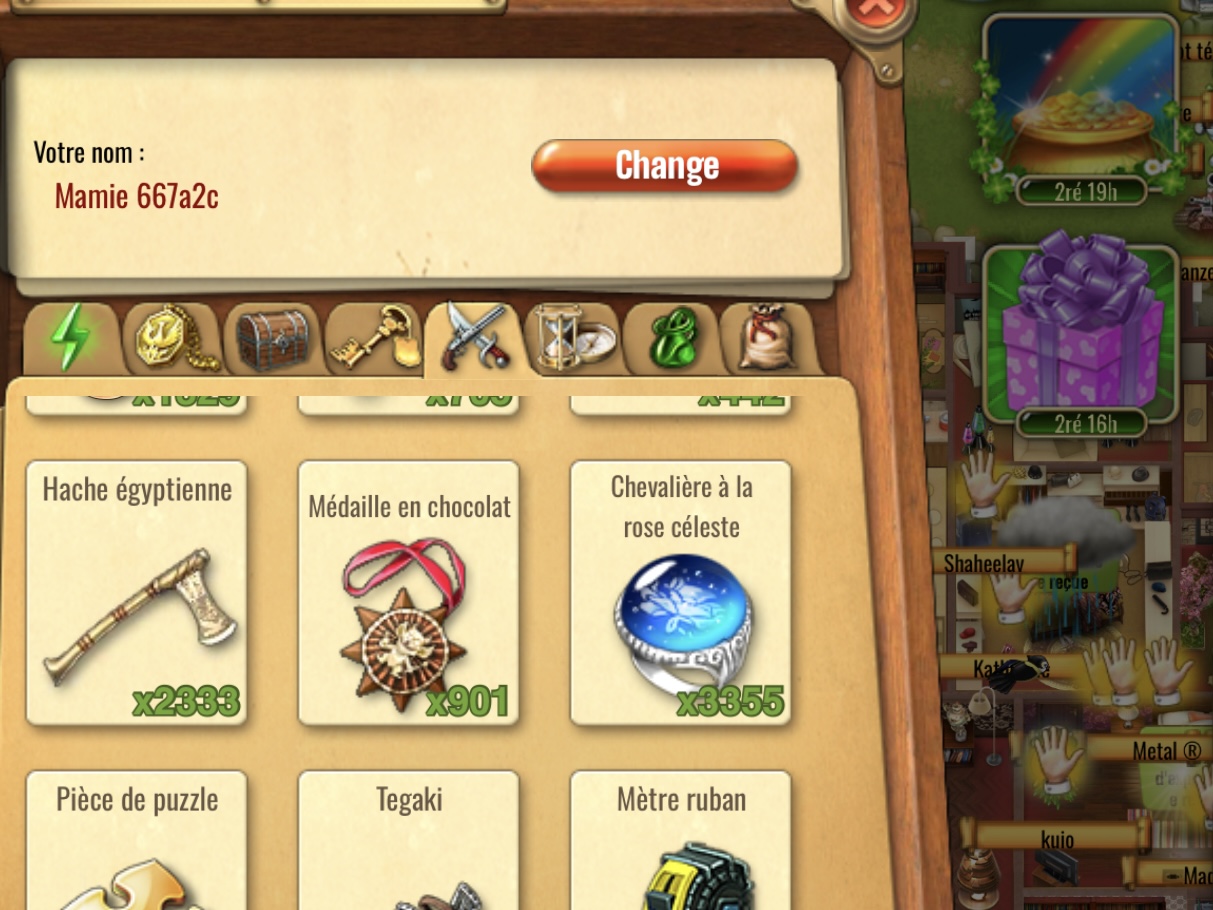Image resolution: width=1213 pixels, height=910 pixels.
Task: Switch to the green lightning bolt tab
Action: coord(71,338)
